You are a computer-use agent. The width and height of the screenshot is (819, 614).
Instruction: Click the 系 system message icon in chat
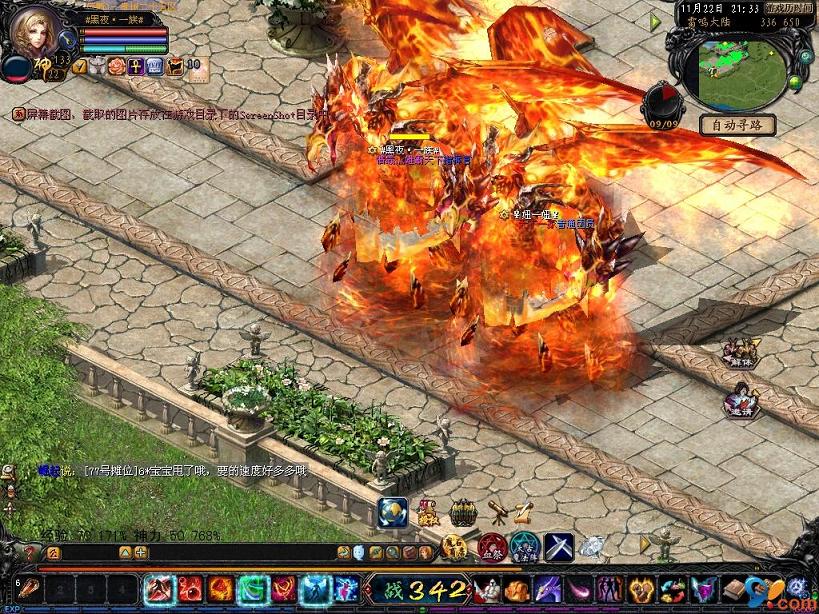tap(18, 115)
